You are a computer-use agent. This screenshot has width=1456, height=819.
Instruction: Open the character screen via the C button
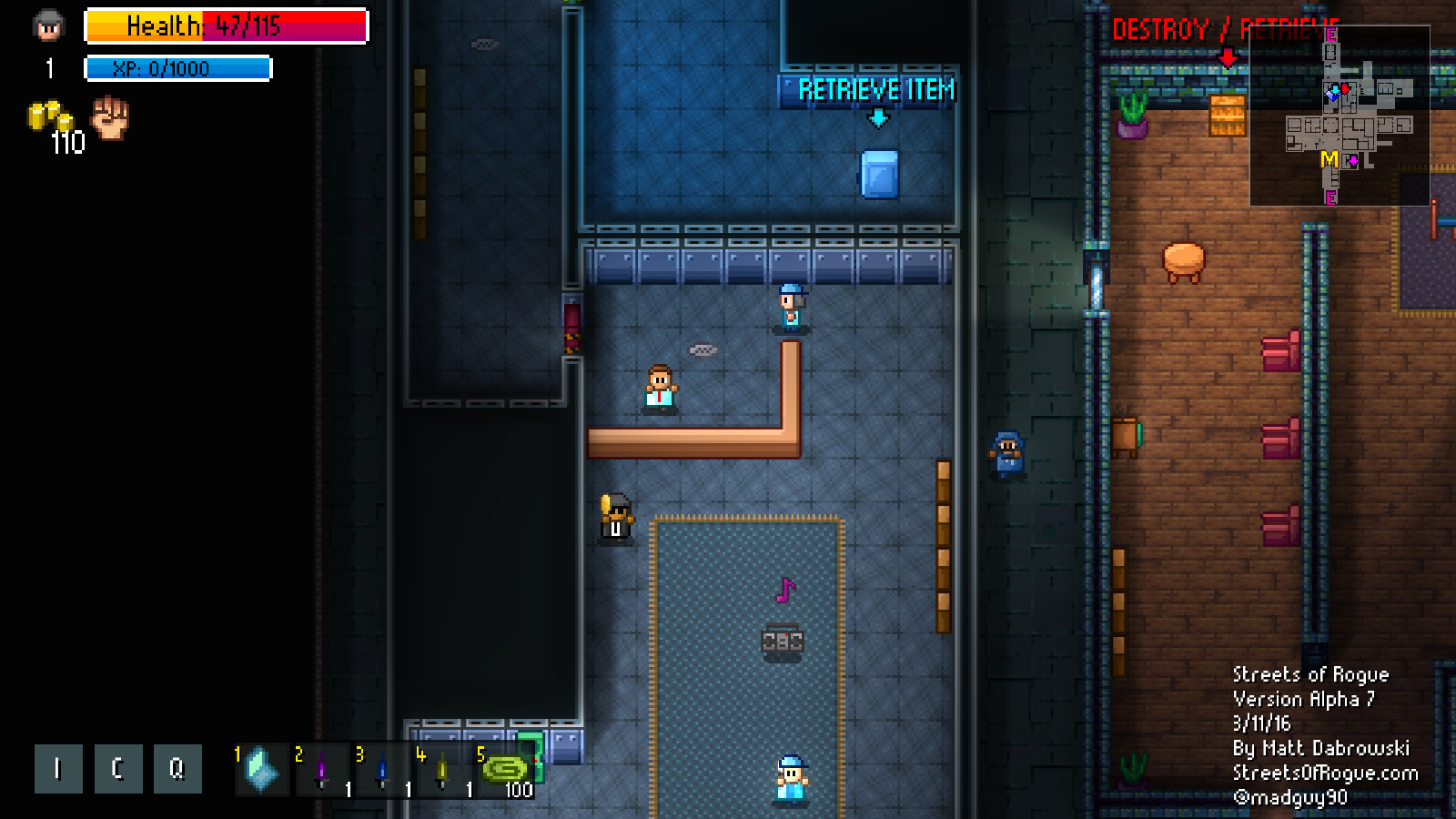[117, 768]
